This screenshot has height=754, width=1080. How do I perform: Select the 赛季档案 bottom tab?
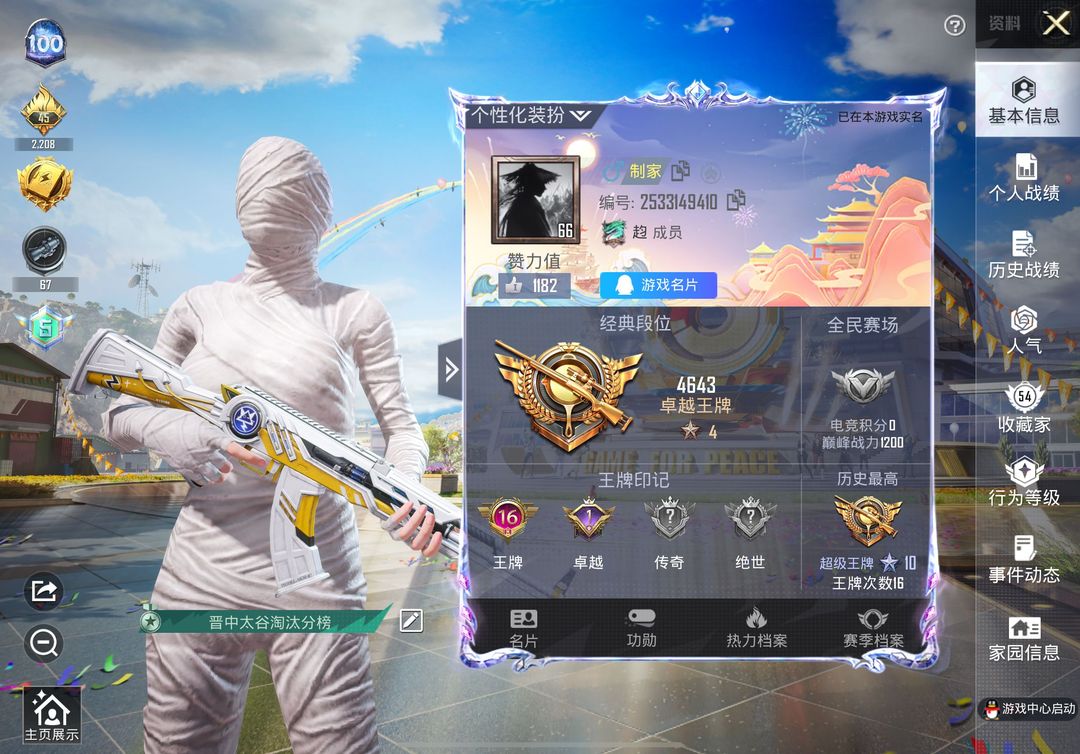[x=872, y=628]
